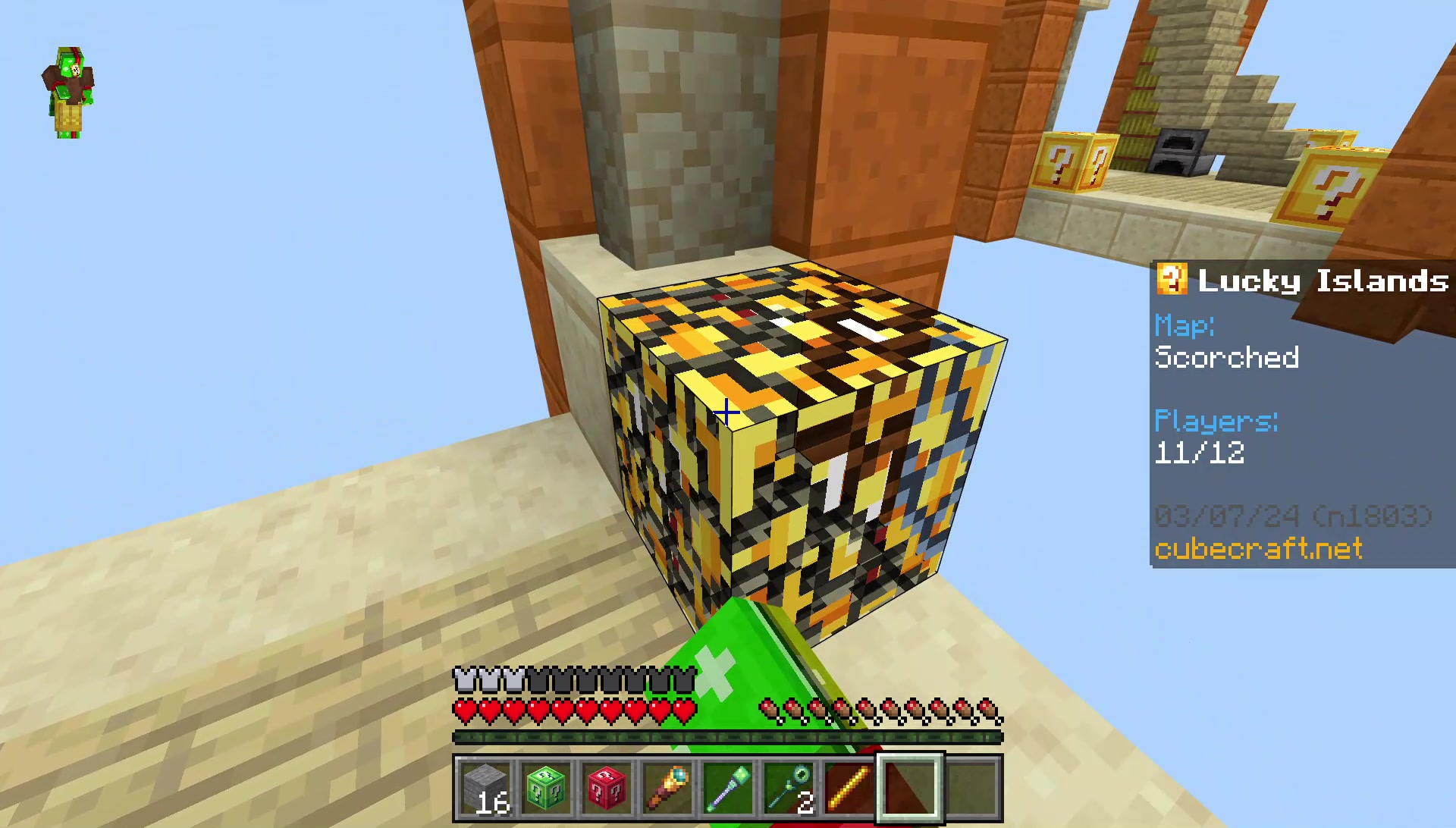Select the ring-topped wand stack of 2
Screen dimensions: 1456x828
click(x=789, y=789)
